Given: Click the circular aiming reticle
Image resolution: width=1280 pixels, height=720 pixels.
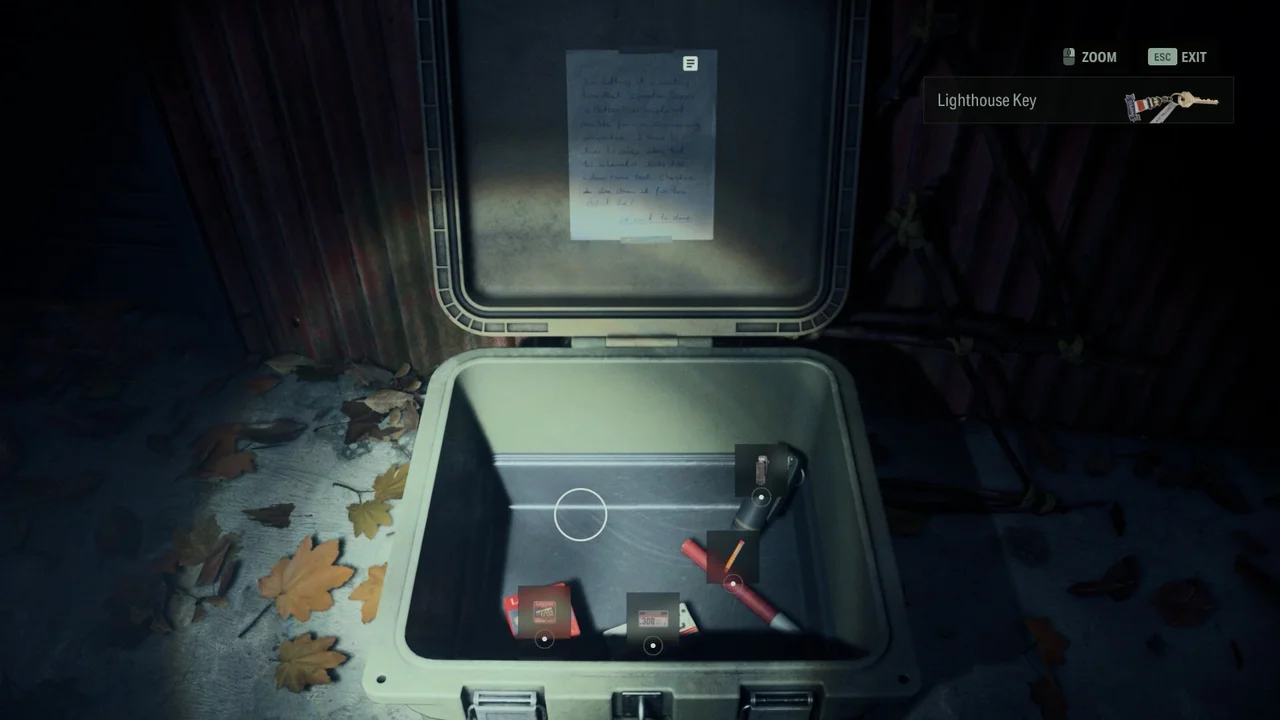Looking at the screenshot, I should click(581, 513).
